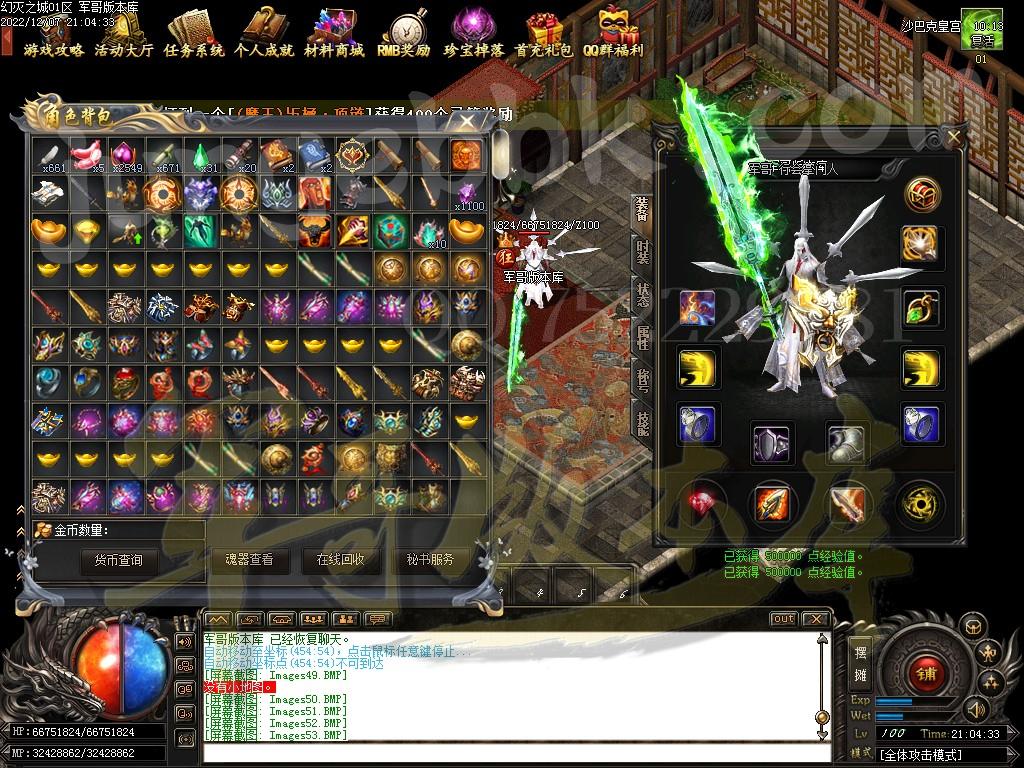Click the 货币查询 currency query button
Screen dimensions: 1024x768
point(118,560)
